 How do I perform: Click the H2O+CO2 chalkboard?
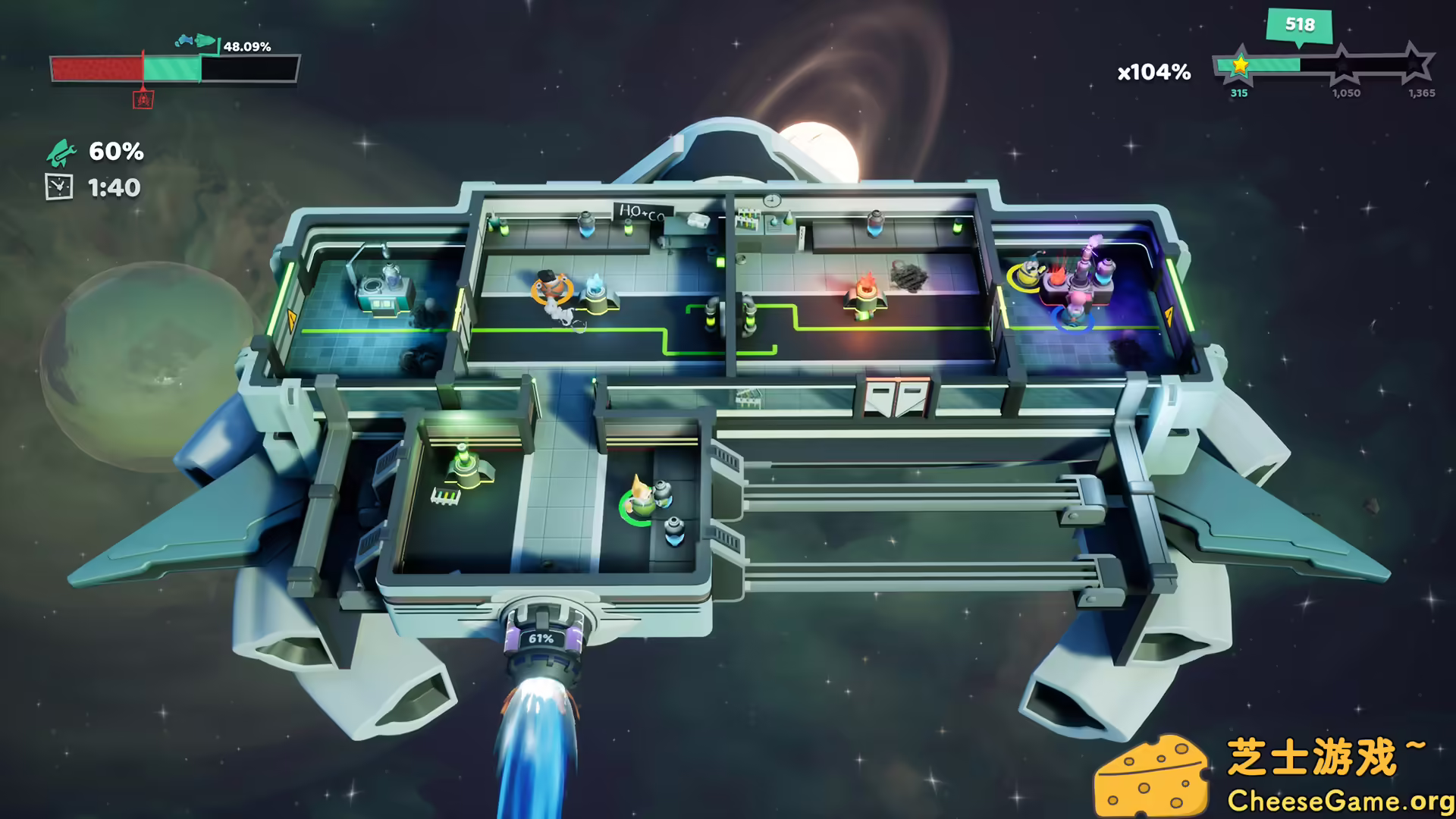pyautogui.click(x=642, y=211)
